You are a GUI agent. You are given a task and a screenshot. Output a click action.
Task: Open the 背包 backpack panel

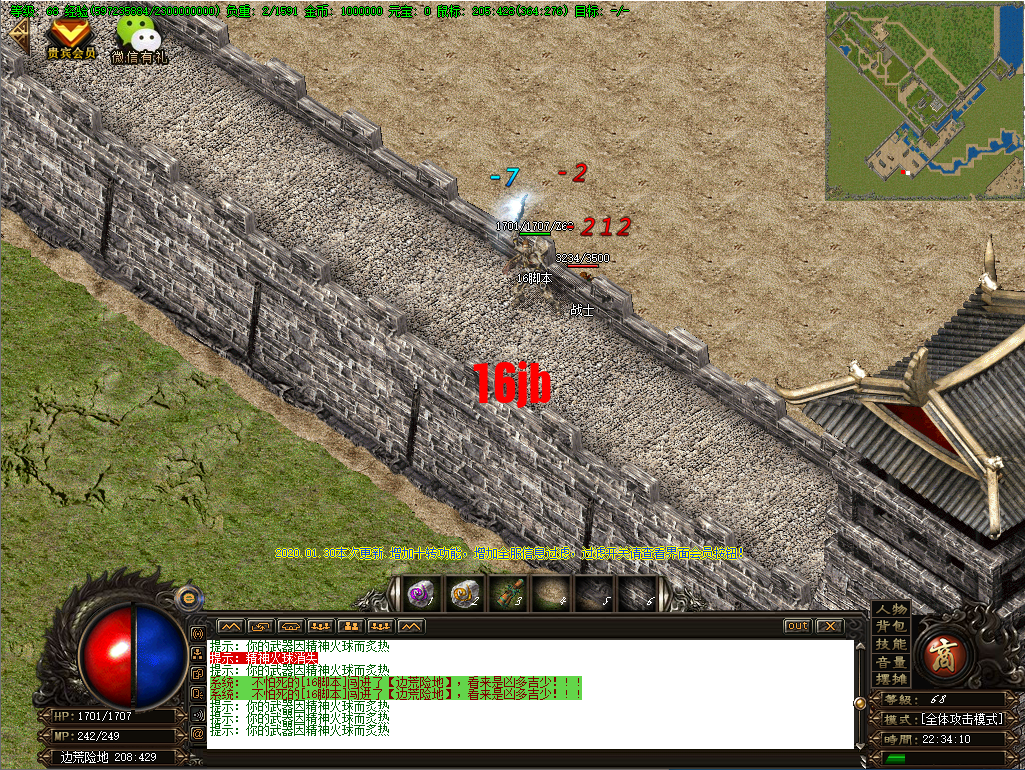(891, 627)
